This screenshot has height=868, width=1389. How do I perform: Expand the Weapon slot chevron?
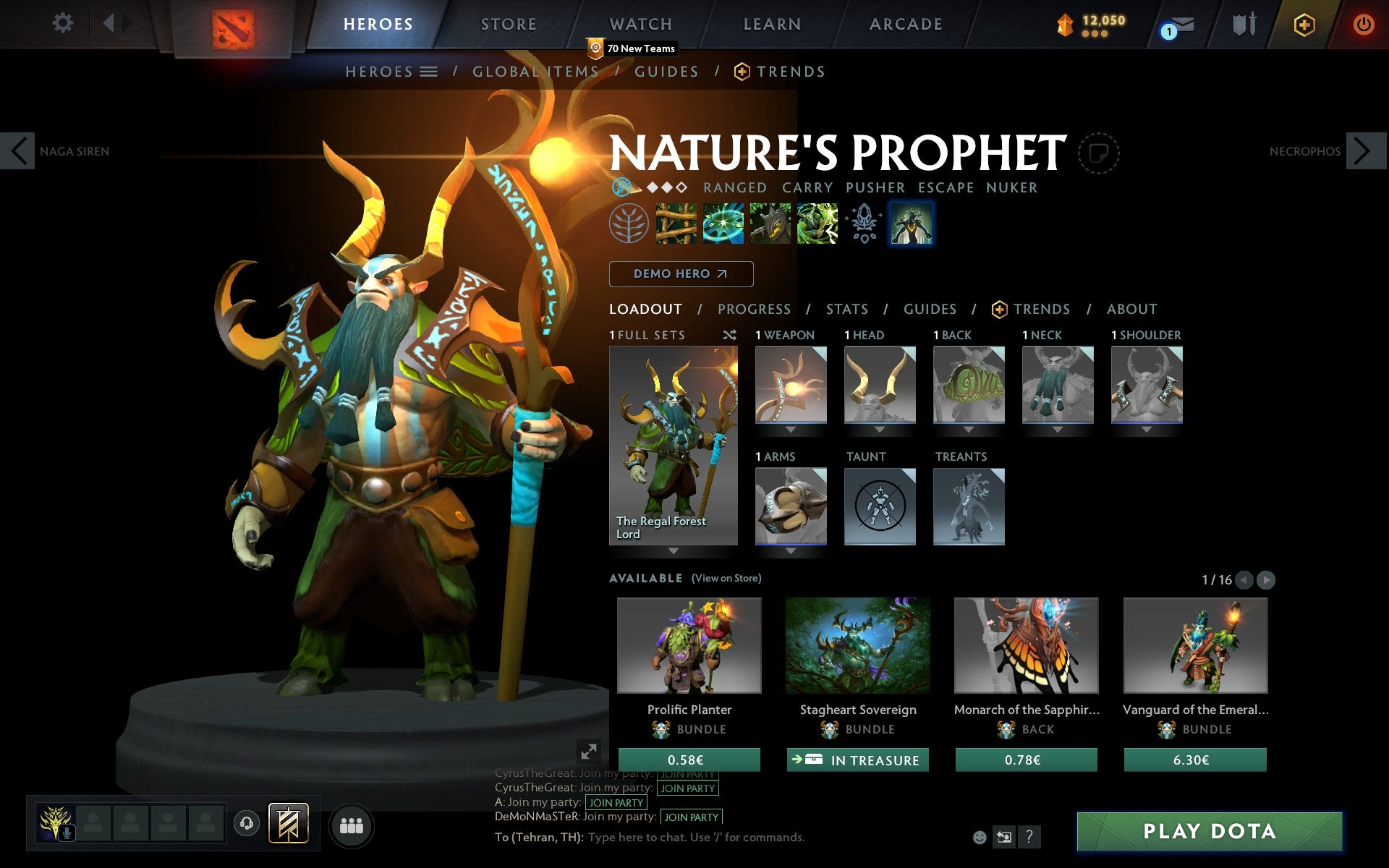pos(790,428)
